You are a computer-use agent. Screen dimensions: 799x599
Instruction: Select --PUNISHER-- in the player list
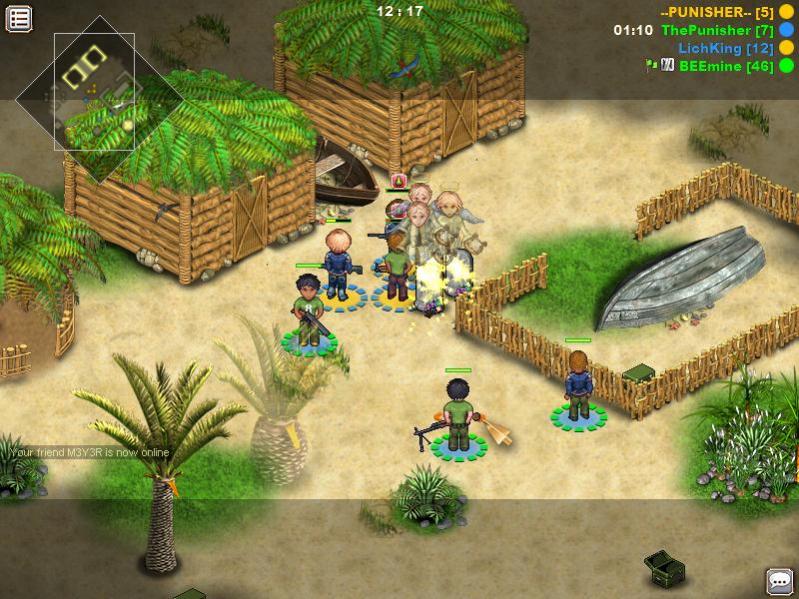coord(704,12)
